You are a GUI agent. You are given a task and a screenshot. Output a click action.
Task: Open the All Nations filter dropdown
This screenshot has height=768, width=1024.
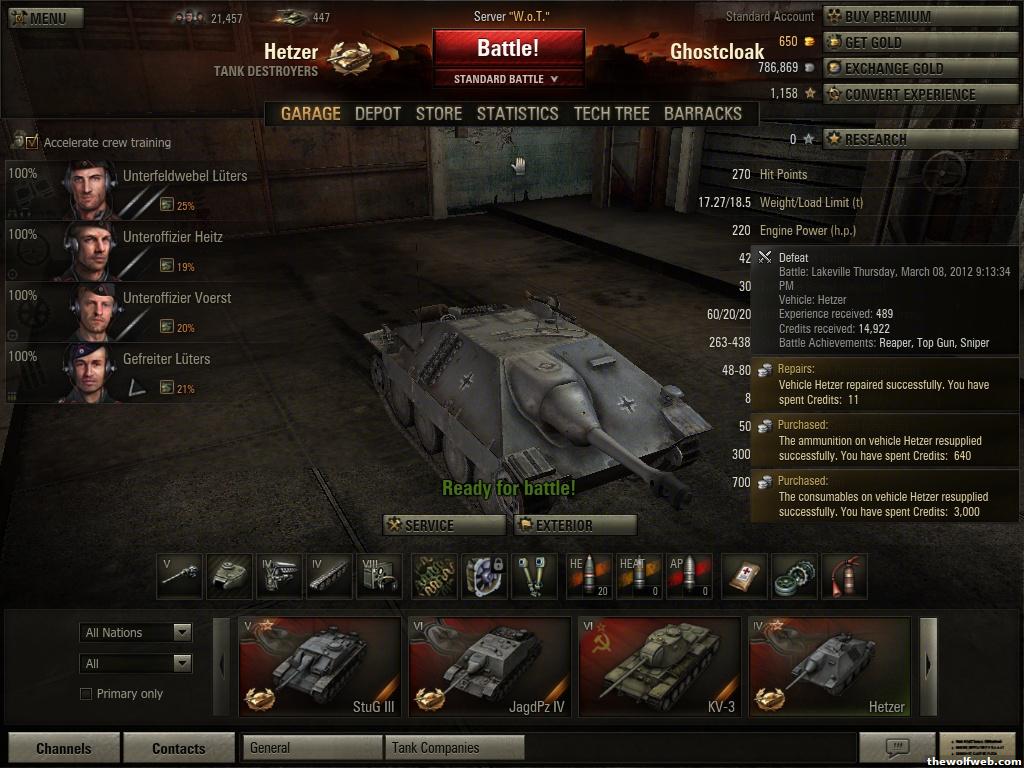coord(136,632)
